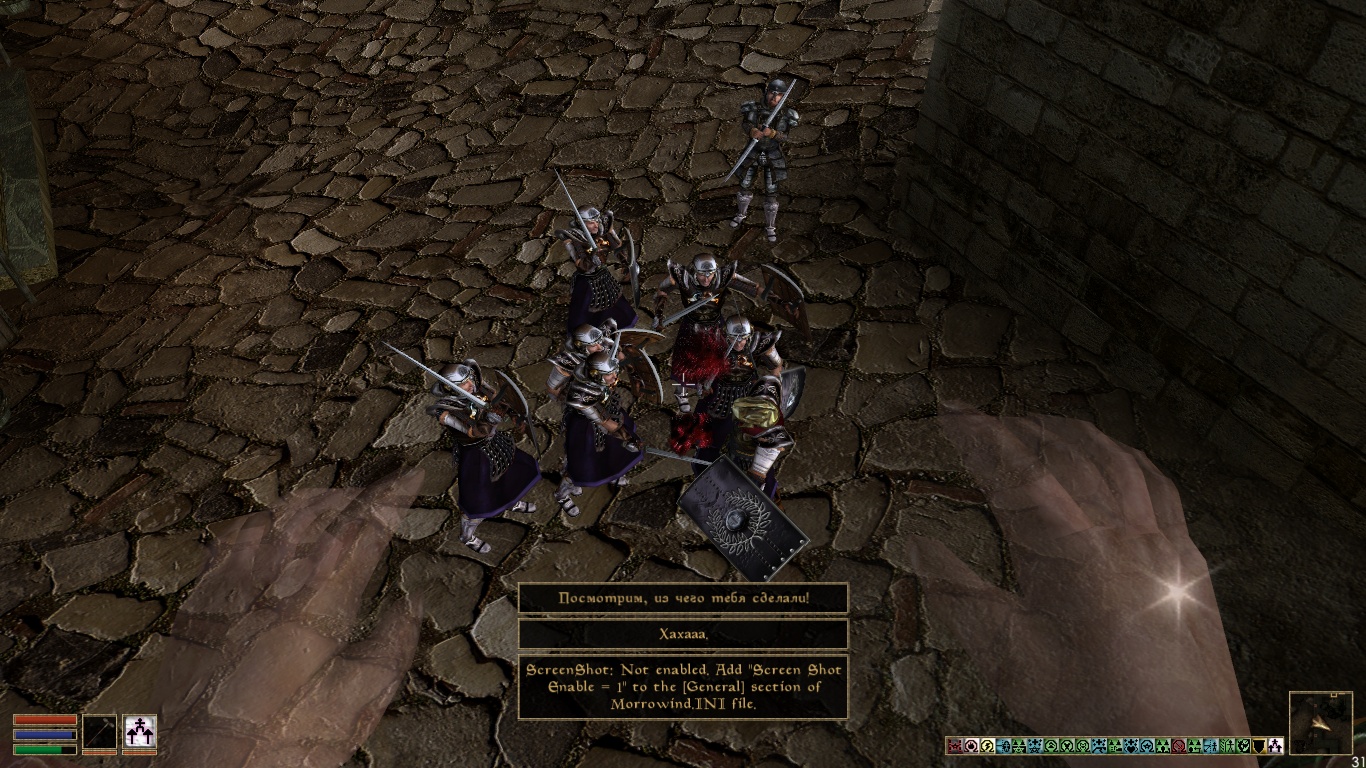Select the Levitate spell slot beside the weapon
Viewport: 1366px width, 768px height.
(x=139, y=732)
